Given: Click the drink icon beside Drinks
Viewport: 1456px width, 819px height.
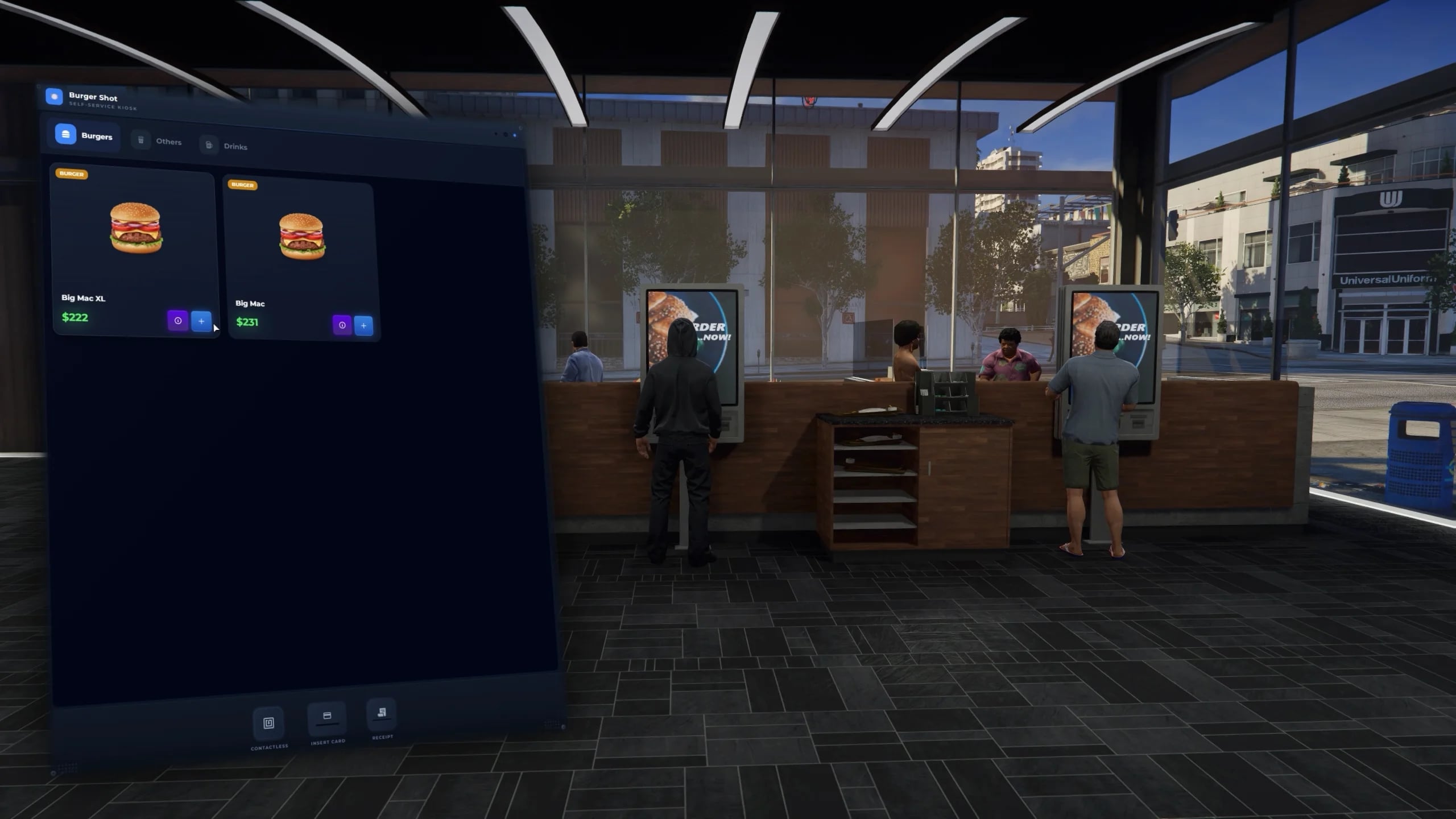Looking at the screenshot, I should tap(208, 145).
